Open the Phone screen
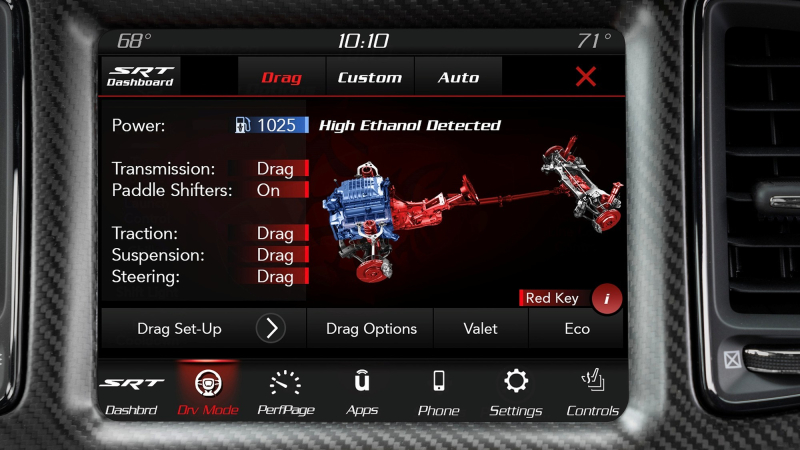 [x=438, y=392]
